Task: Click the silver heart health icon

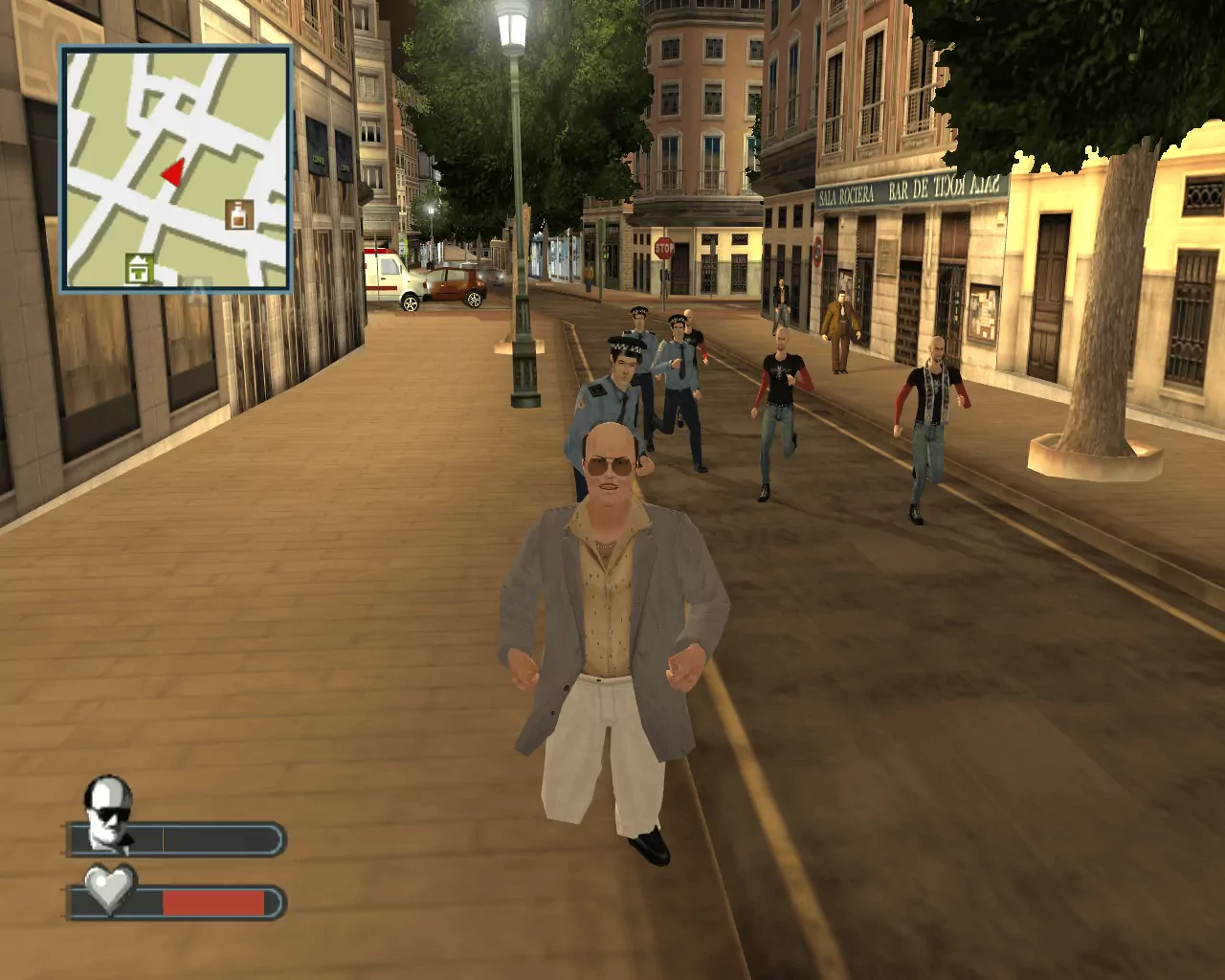Action: [x=109, y=888]
